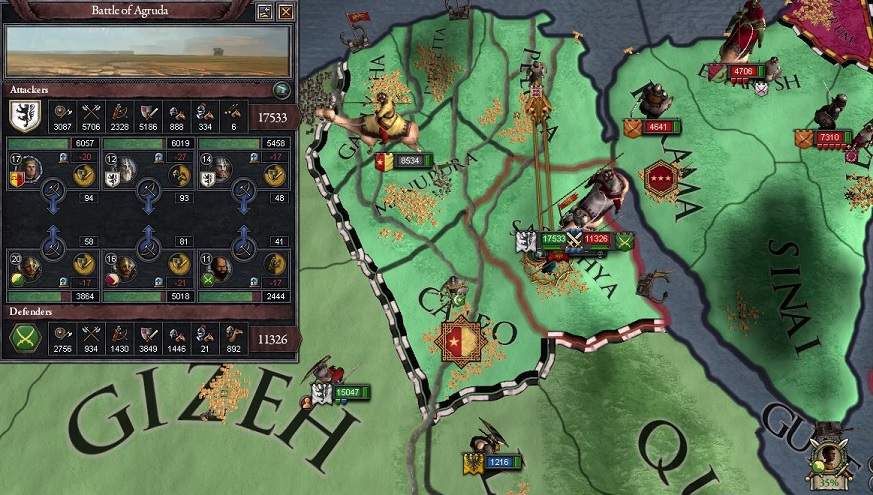Click the 11326 defending army banner
The width and height of the screenshot is (873, 495).
[x=597, y=240]
